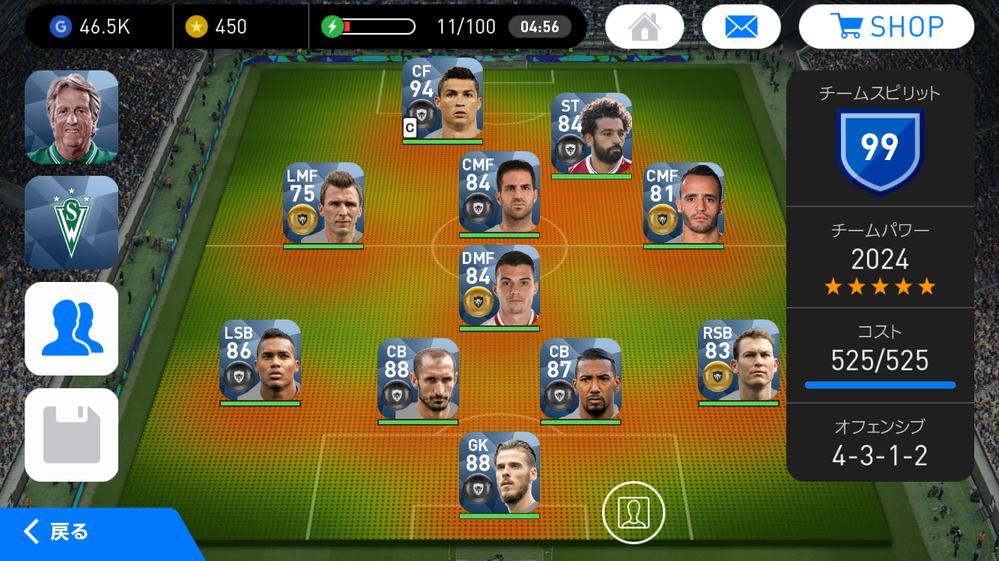This screenshot has height=561, width=999.
Task: Select the CB 88 player card
Action: [x=418, y=379]
